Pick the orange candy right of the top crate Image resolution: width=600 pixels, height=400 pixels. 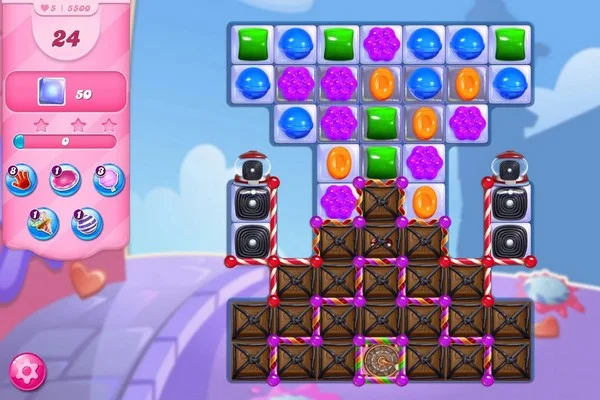(x=424, y=200)
